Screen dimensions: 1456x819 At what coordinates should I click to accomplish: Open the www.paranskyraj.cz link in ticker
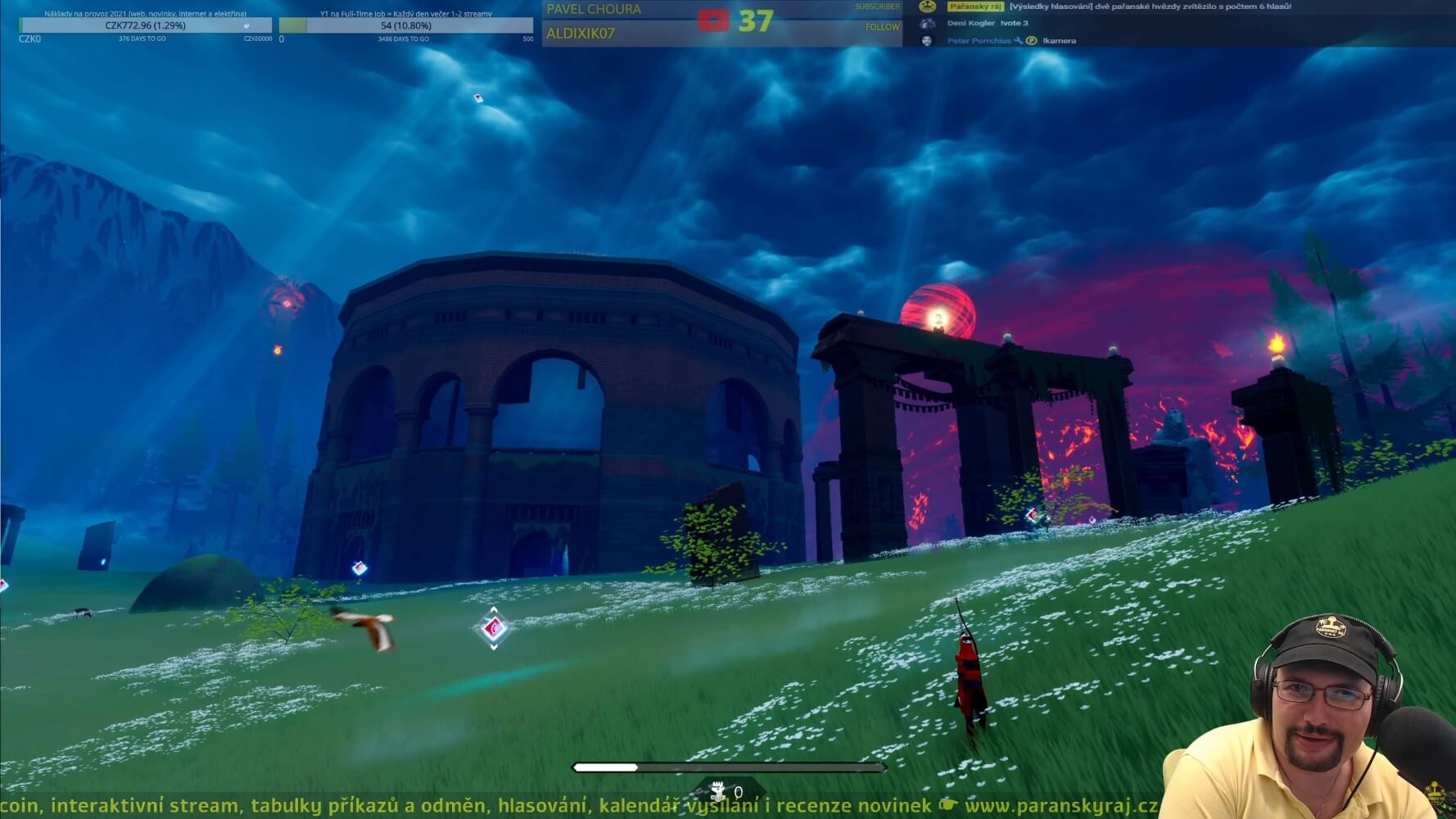point(1061,806)
